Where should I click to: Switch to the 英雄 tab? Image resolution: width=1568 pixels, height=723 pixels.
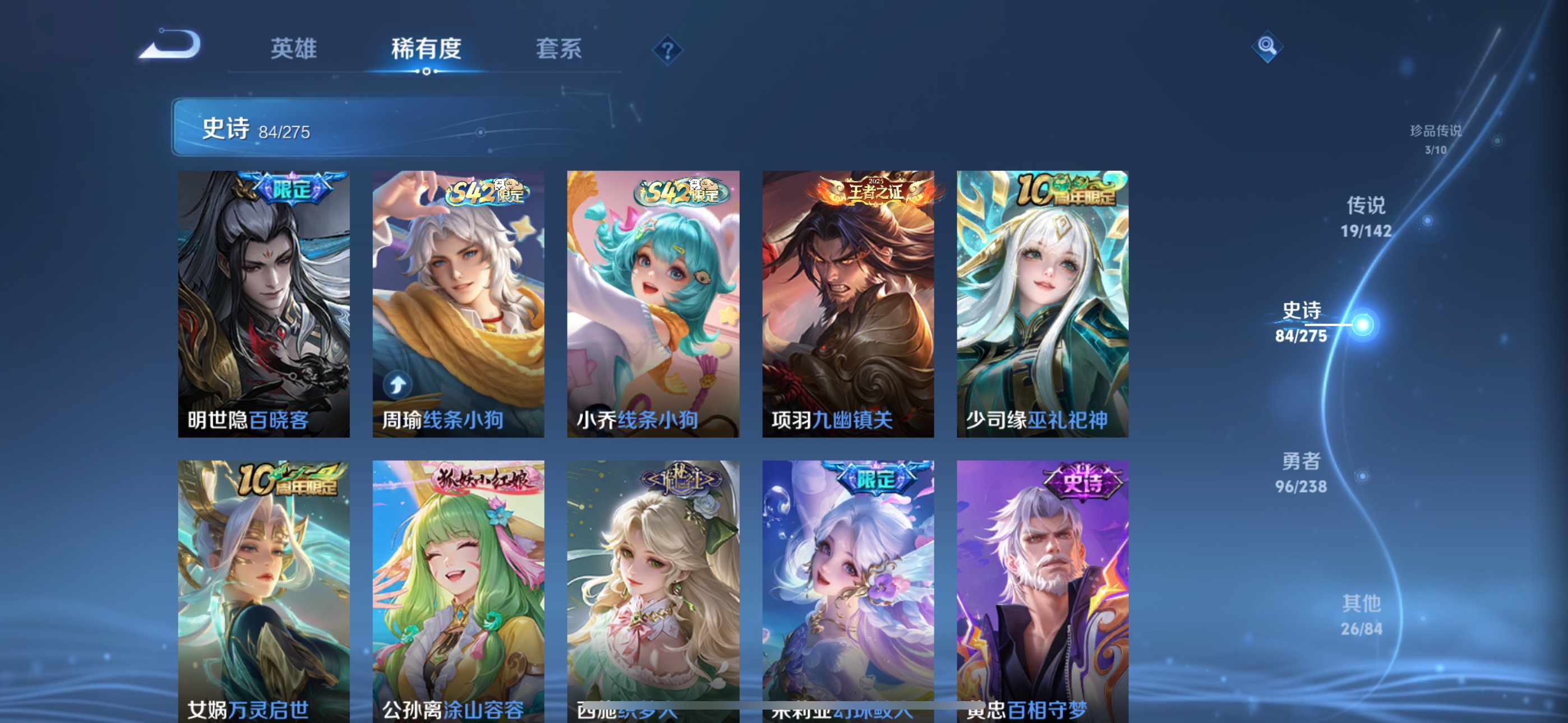(x=293, y=49)
